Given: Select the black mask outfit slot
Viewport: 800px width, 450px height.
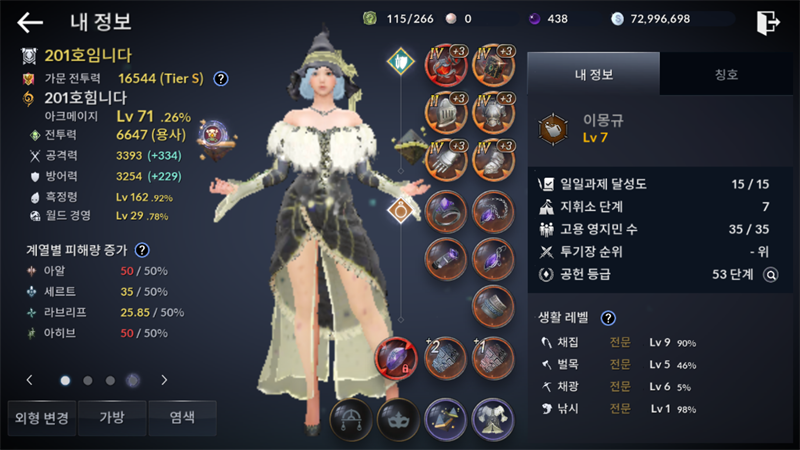Looking at the screenshot, I should [396, 417].
